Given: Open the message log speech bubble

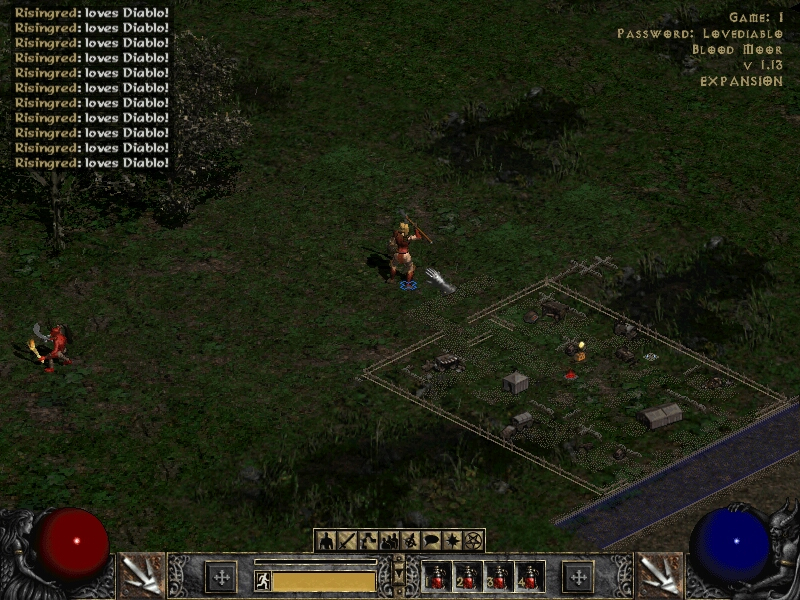Looking at the screenshot, I should (431, 541).
